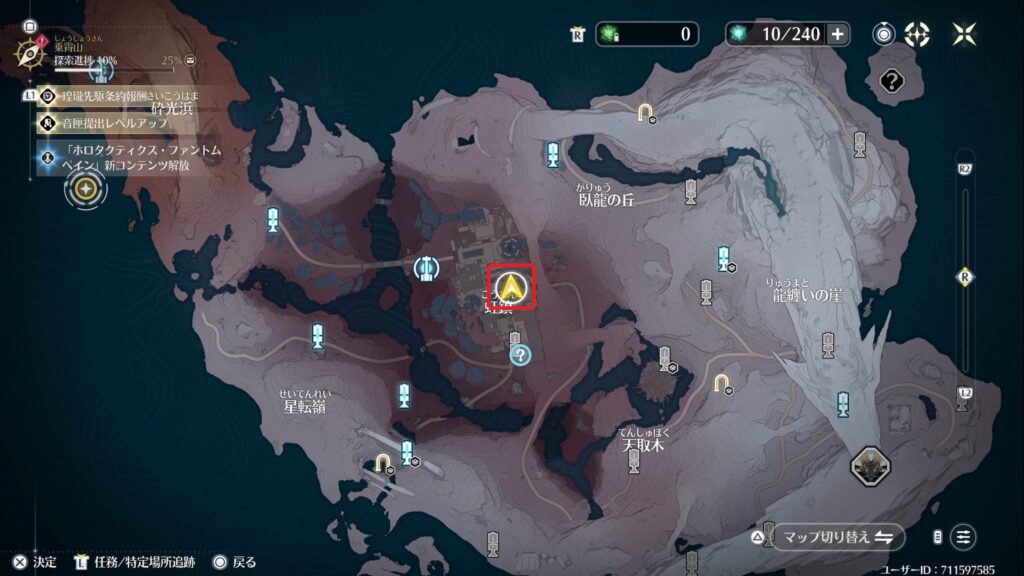Viewport: 1024px width, 576px height.
Task: Open the map filter settings button
Action: [x=963, y=537]
